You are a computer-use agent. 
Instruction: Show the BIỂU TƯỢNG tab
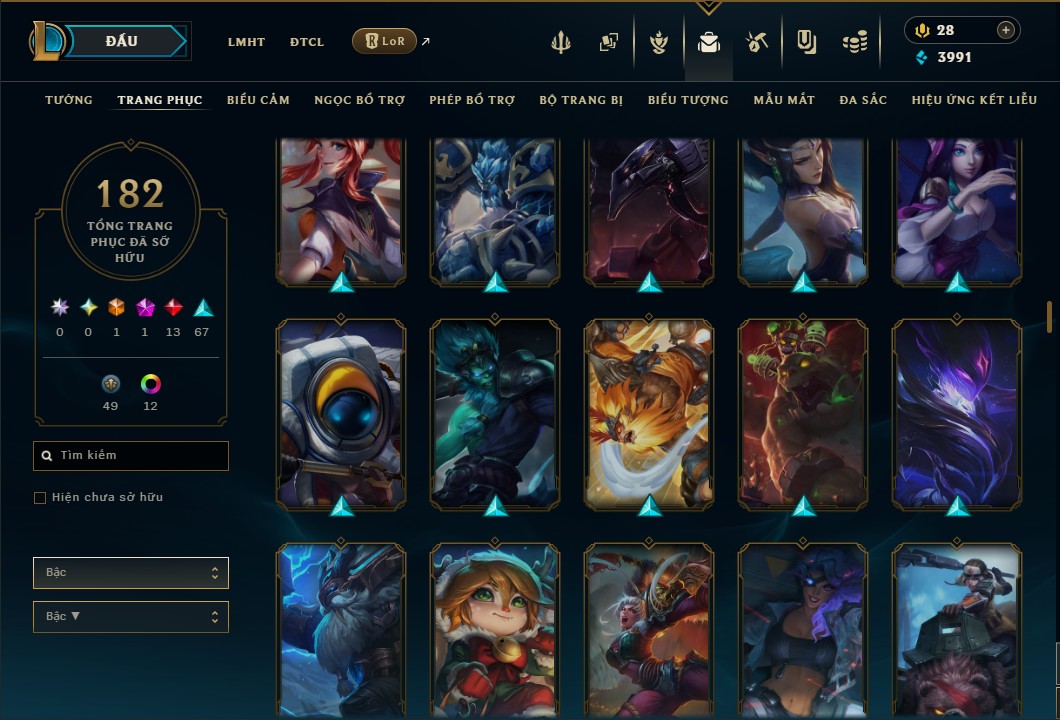[x=688, y=100]
